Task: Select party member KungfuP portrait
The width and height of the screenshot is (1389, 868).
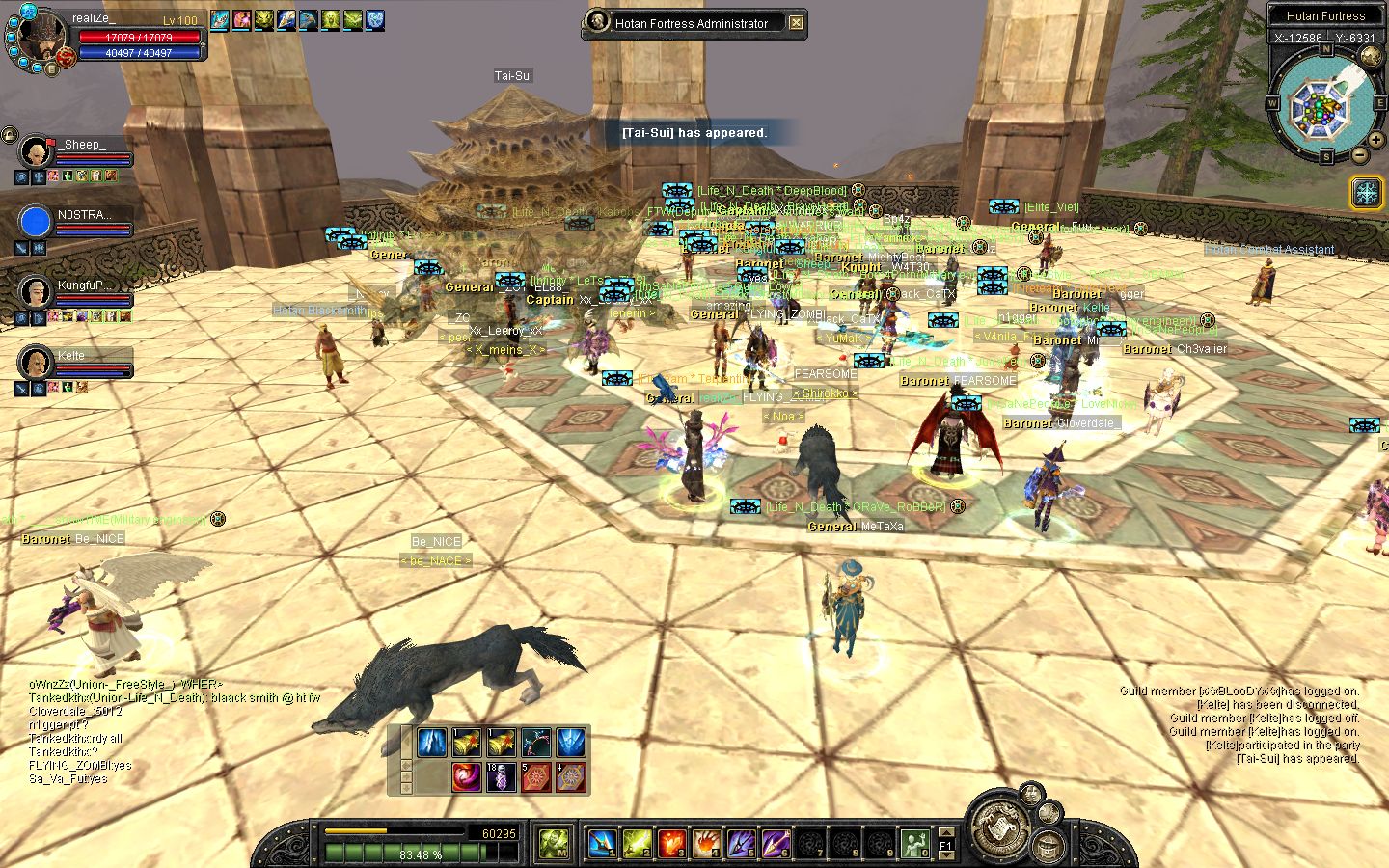Action: coord(36,291)
